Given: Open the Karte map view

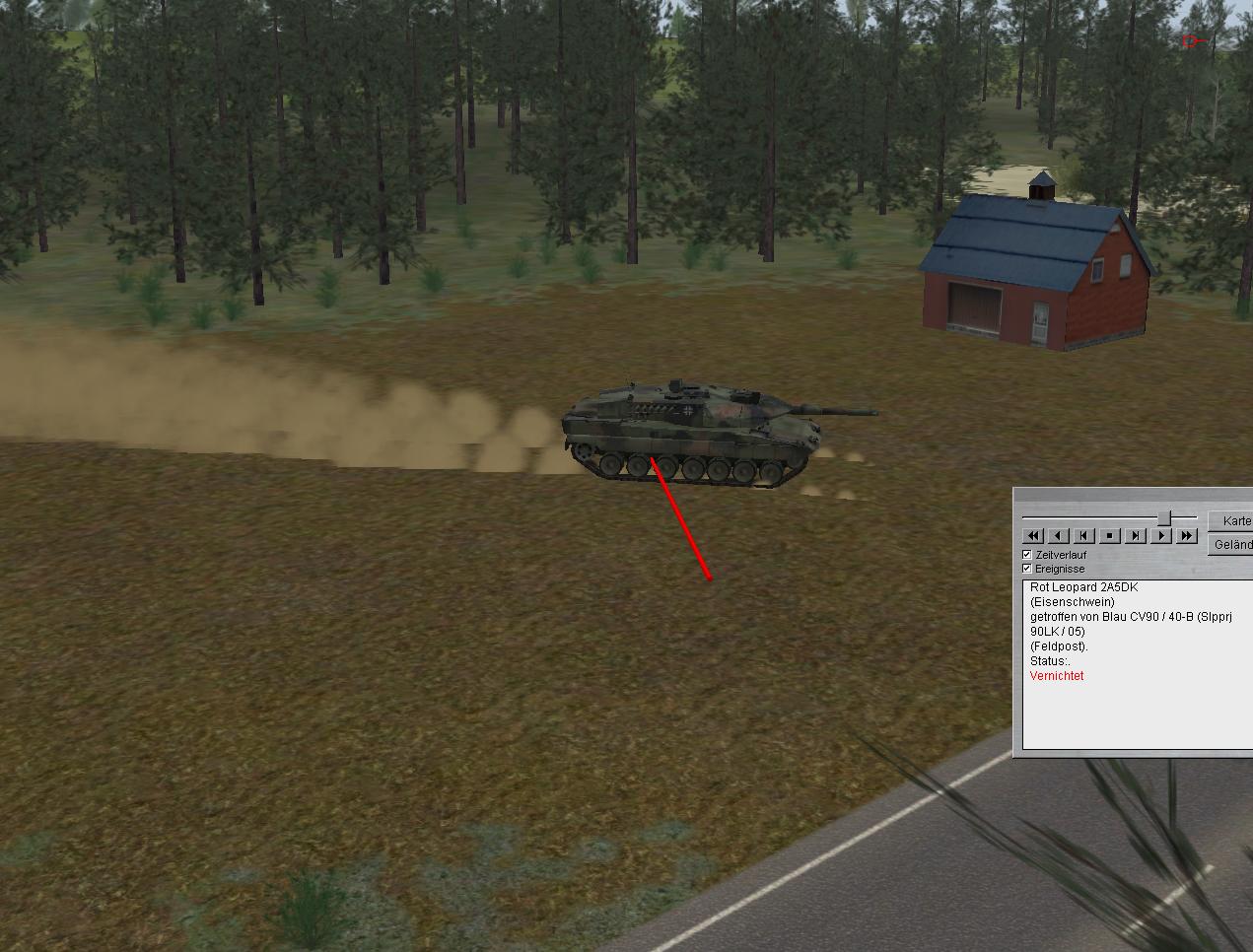Looking at the screenshot, I should 1233,520.
